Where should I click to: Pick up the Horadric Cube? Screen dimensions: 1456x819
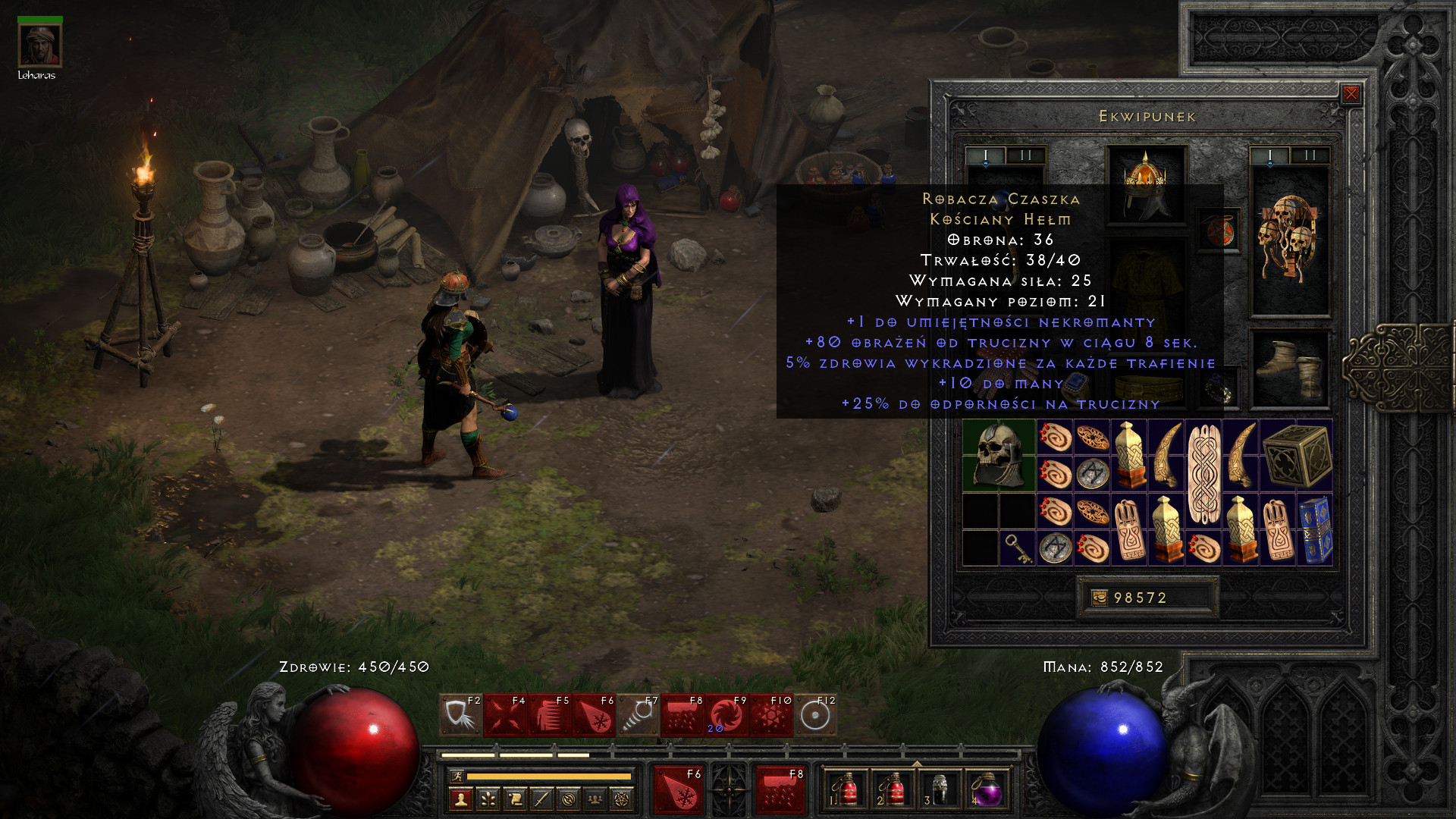coord(1296,455)
